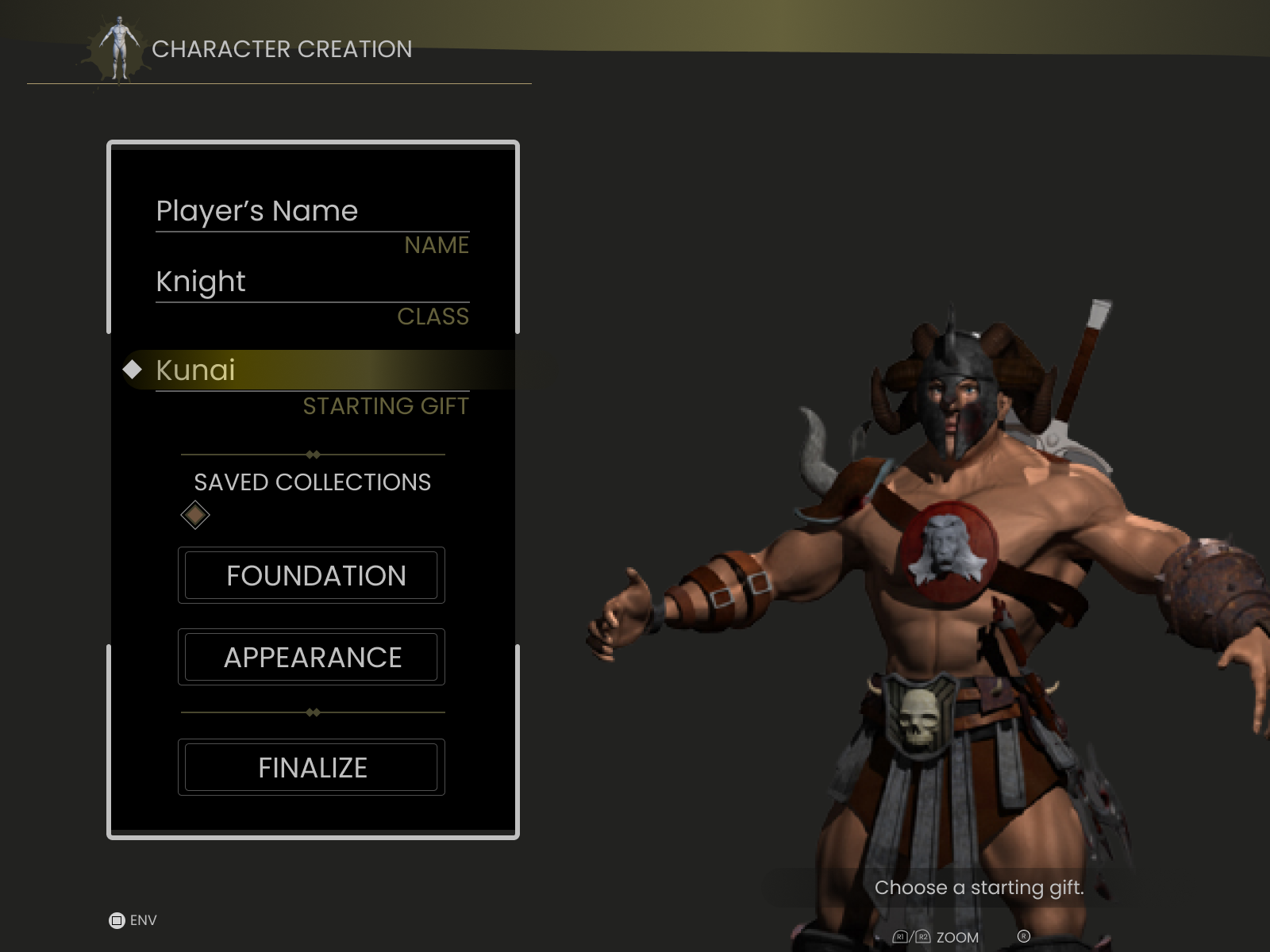This screenshot has height=952, width=1270.
Task: Open the Foundation options
Action: (x=311, y=575)
